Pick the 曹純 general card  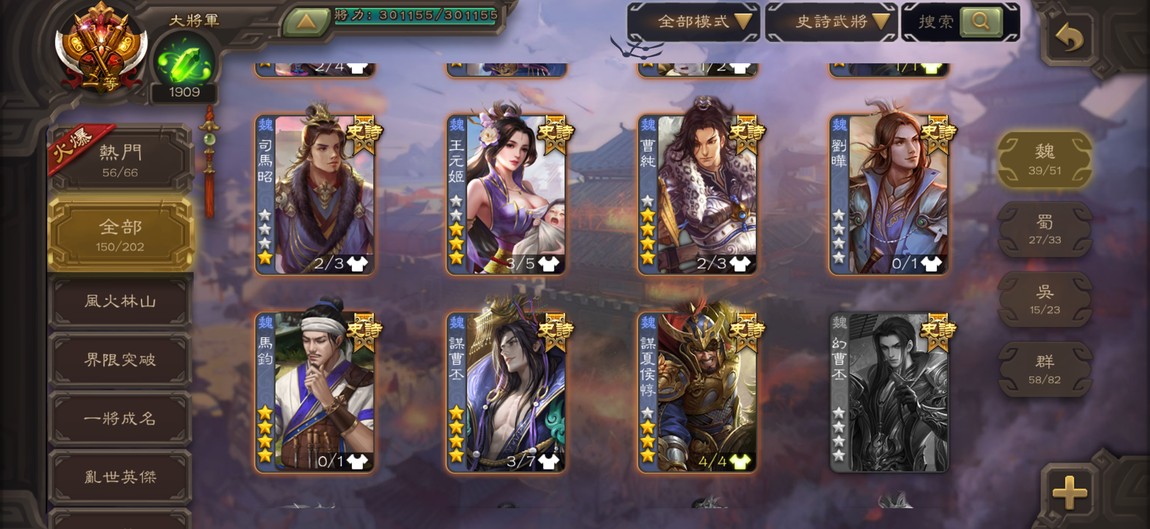click(x=698, y=195)
